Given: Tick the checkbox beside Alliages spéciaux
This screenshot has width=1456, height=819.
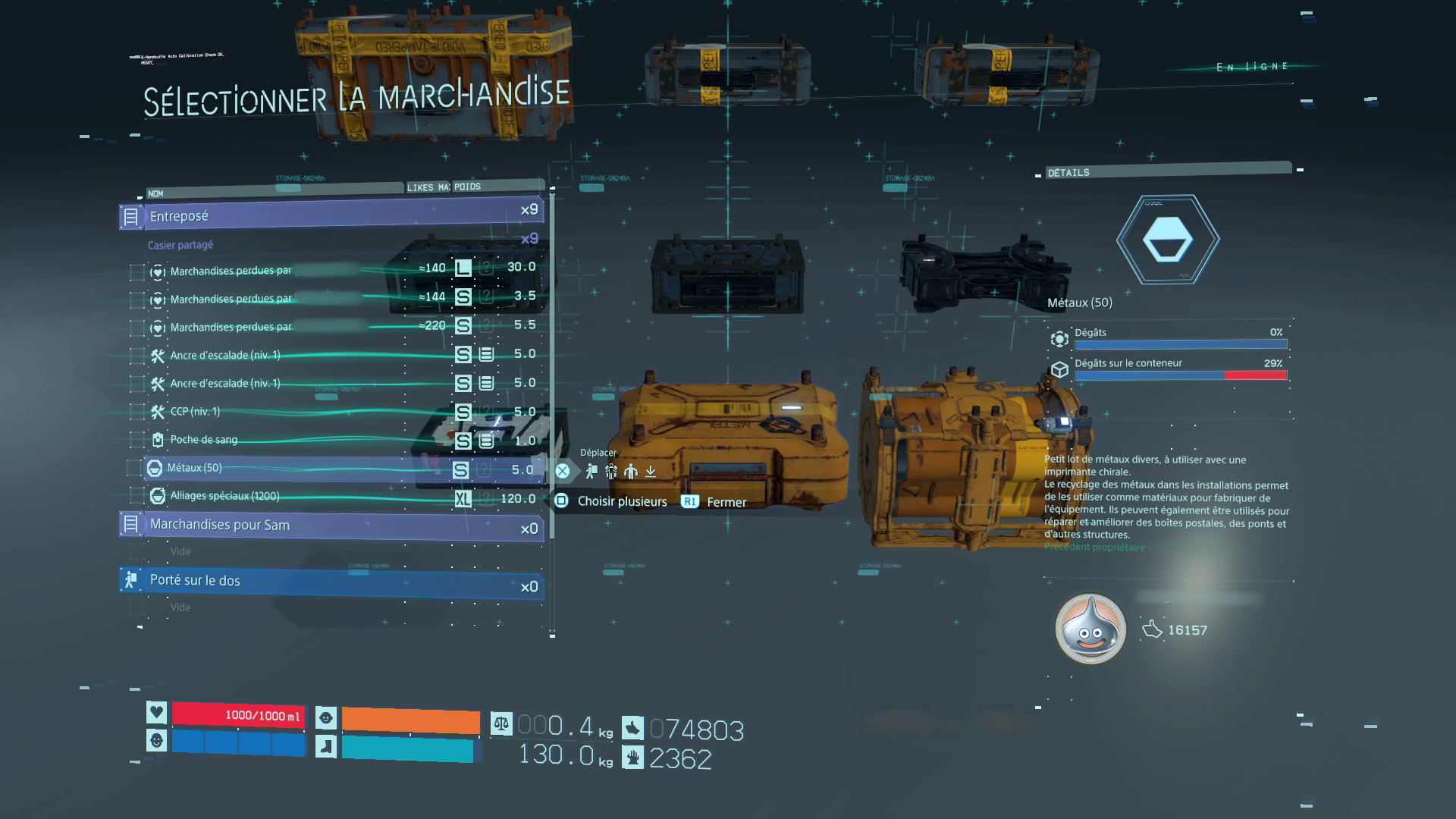Looking at the screenshot, I should click(136, 497).
